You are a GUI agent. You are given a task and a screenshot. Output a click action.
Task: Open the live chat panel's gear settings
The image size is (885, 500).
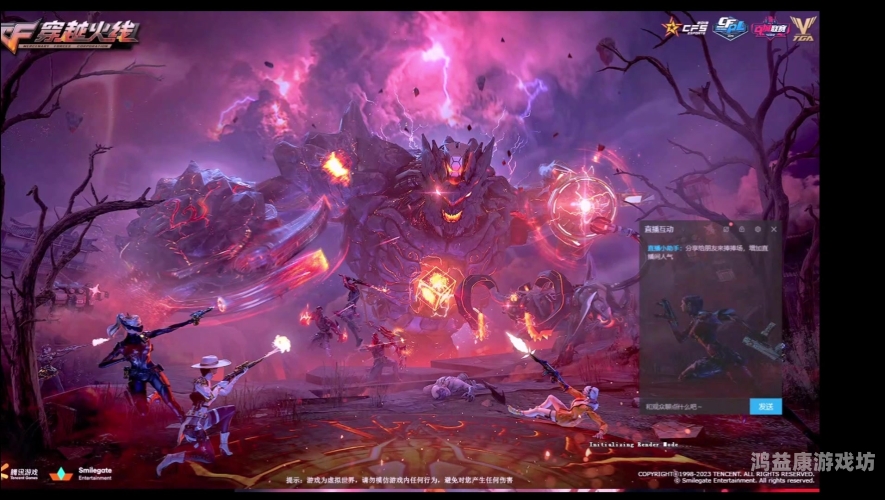click(x=758, y=229)
